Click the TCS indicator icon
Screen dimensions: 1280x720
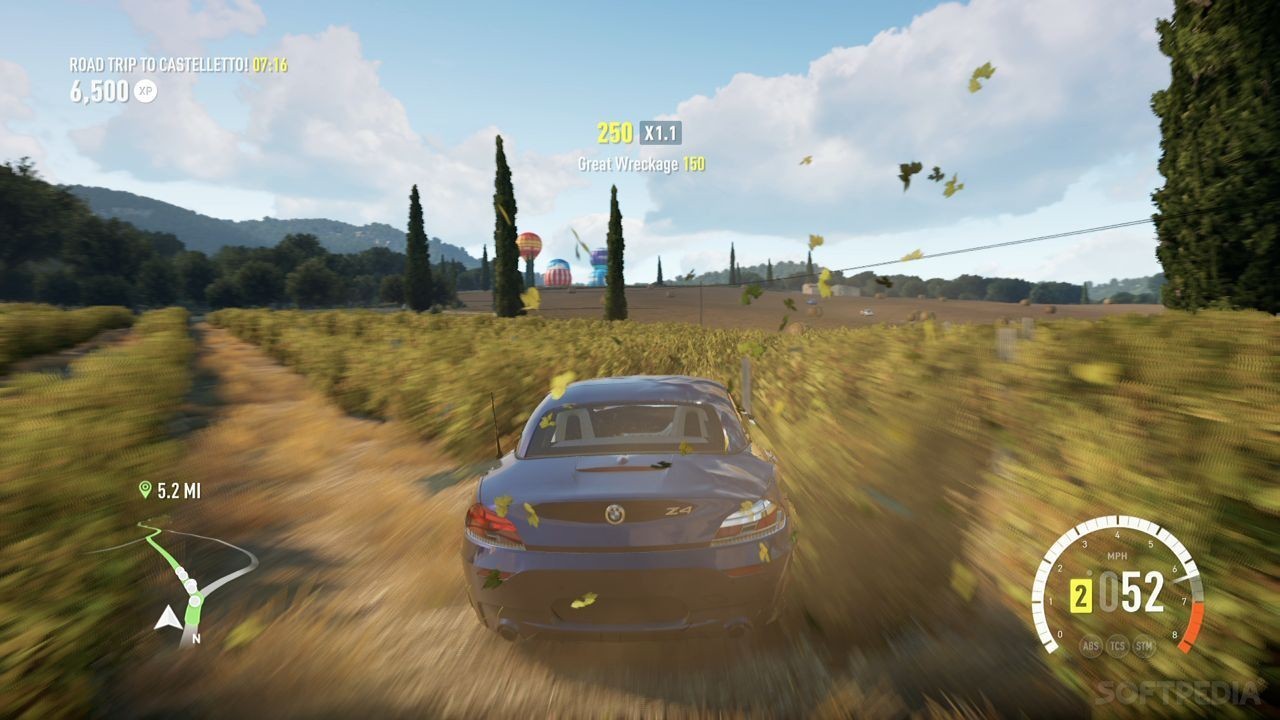[1118, 645]
